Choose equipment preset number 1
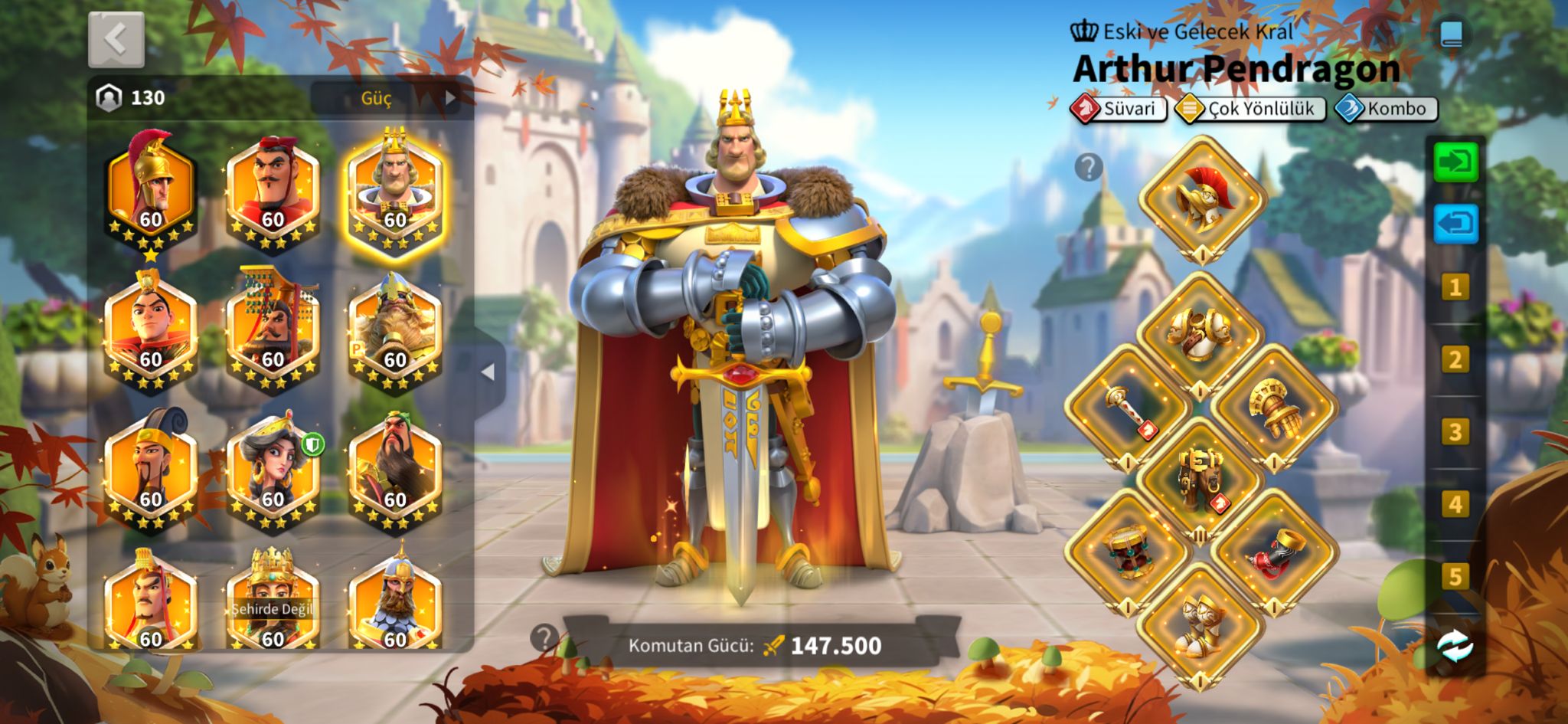1568x724 pixels. pos(1455,287)
